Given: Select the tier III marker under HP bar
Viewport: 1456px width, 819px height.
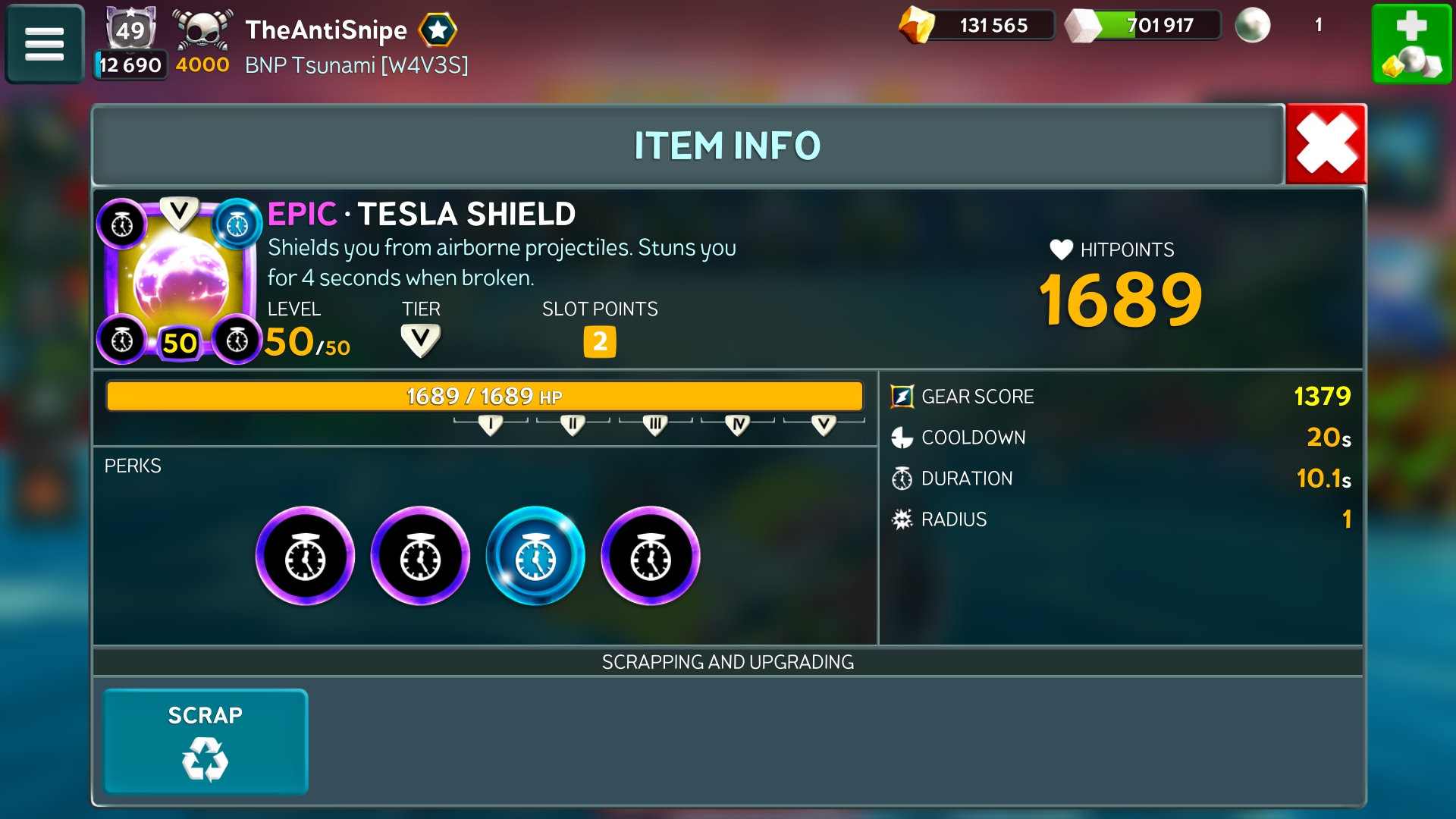Looking at the screenshot, I should [x=655, y=425].
